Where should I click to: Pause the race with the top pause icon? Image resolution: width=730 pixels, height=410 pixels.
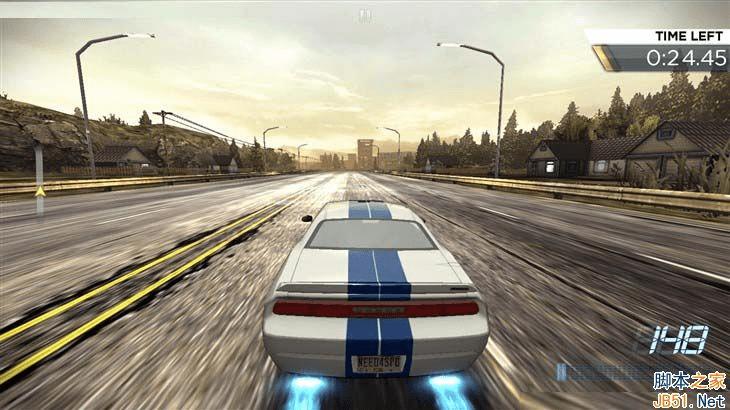[365, 14]
